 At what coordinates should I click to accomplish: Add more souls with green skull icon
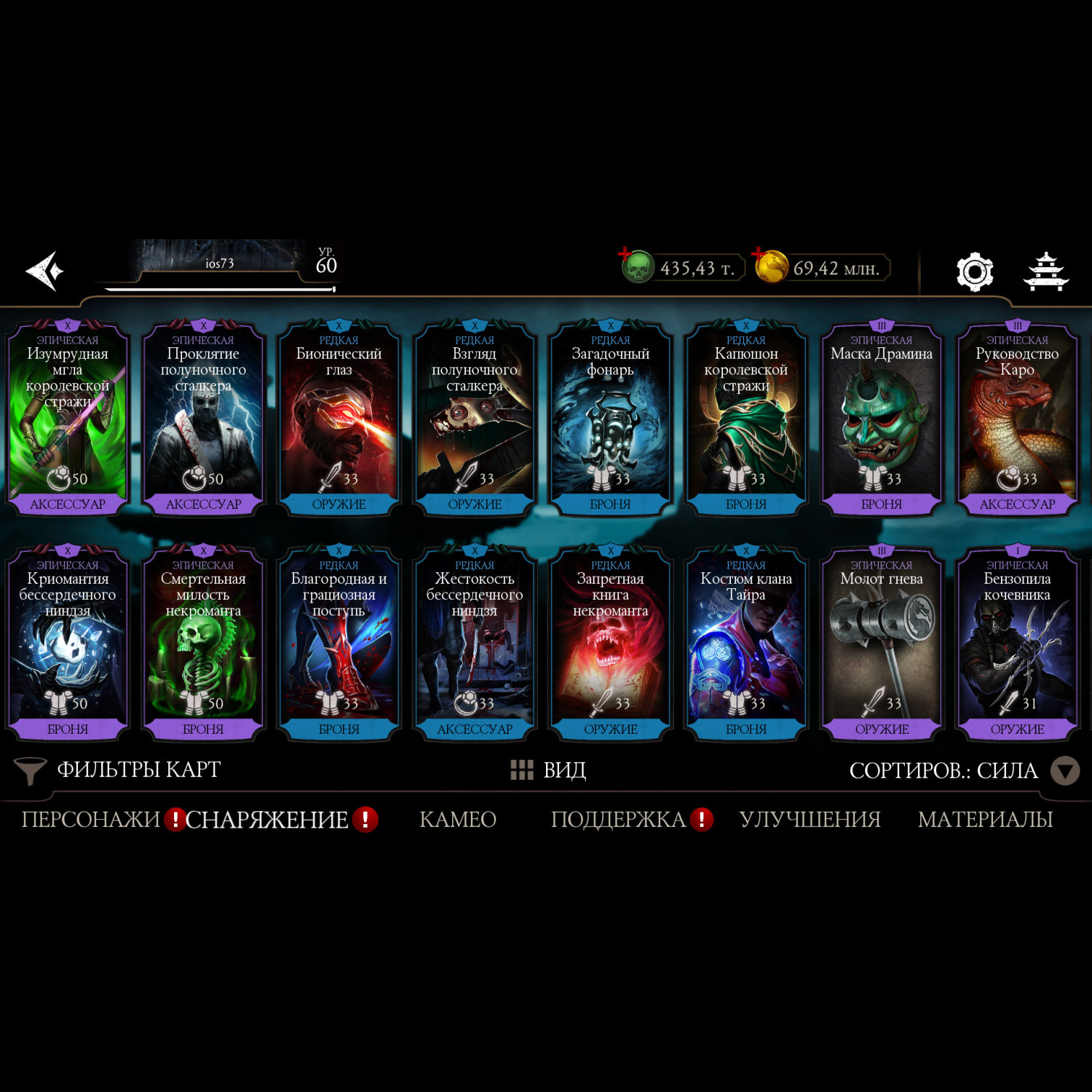(x=637, y=266)
